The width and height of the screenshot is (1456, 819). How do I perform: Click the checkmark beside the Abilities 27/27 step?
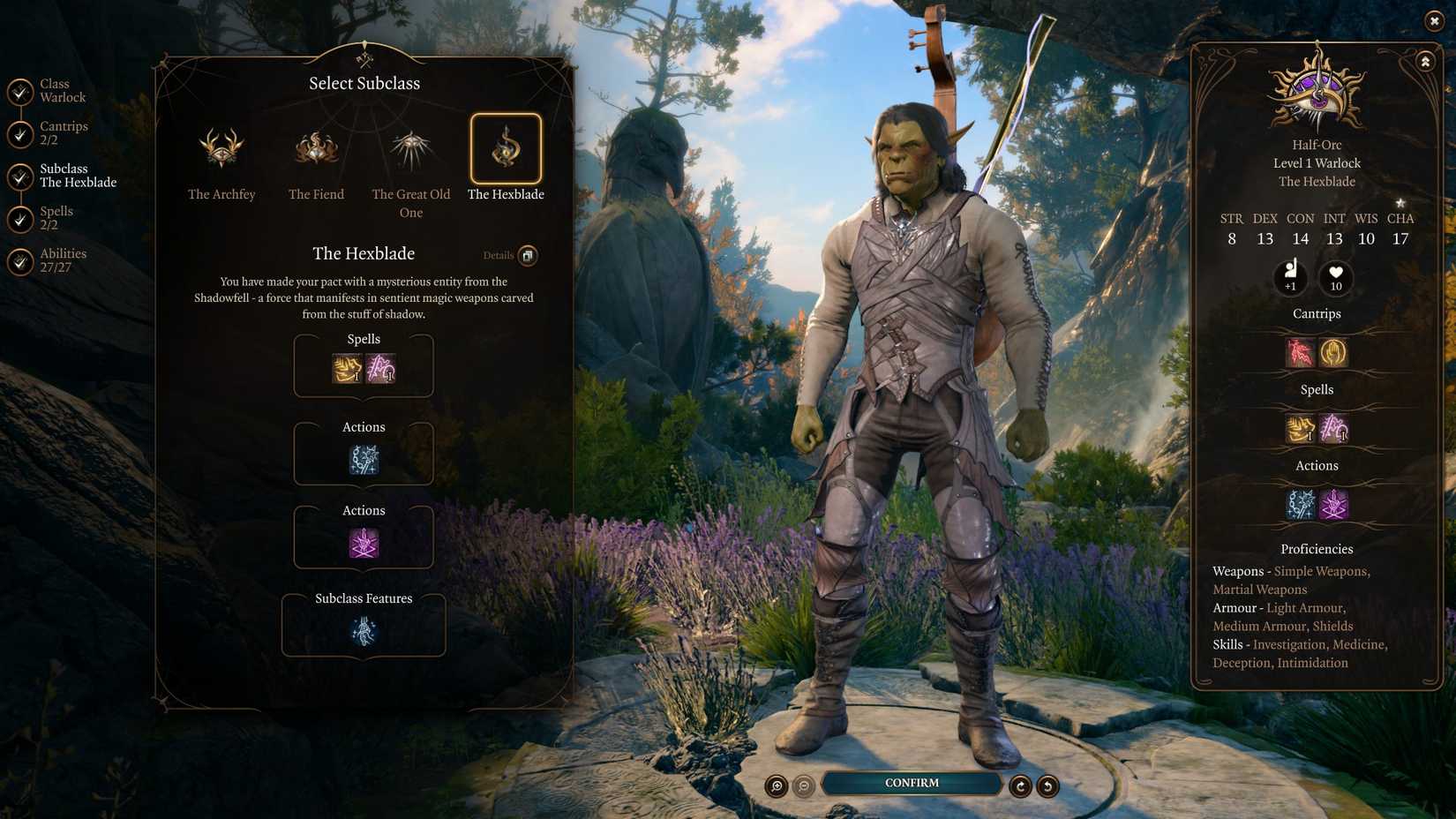[x=19, y=259]
